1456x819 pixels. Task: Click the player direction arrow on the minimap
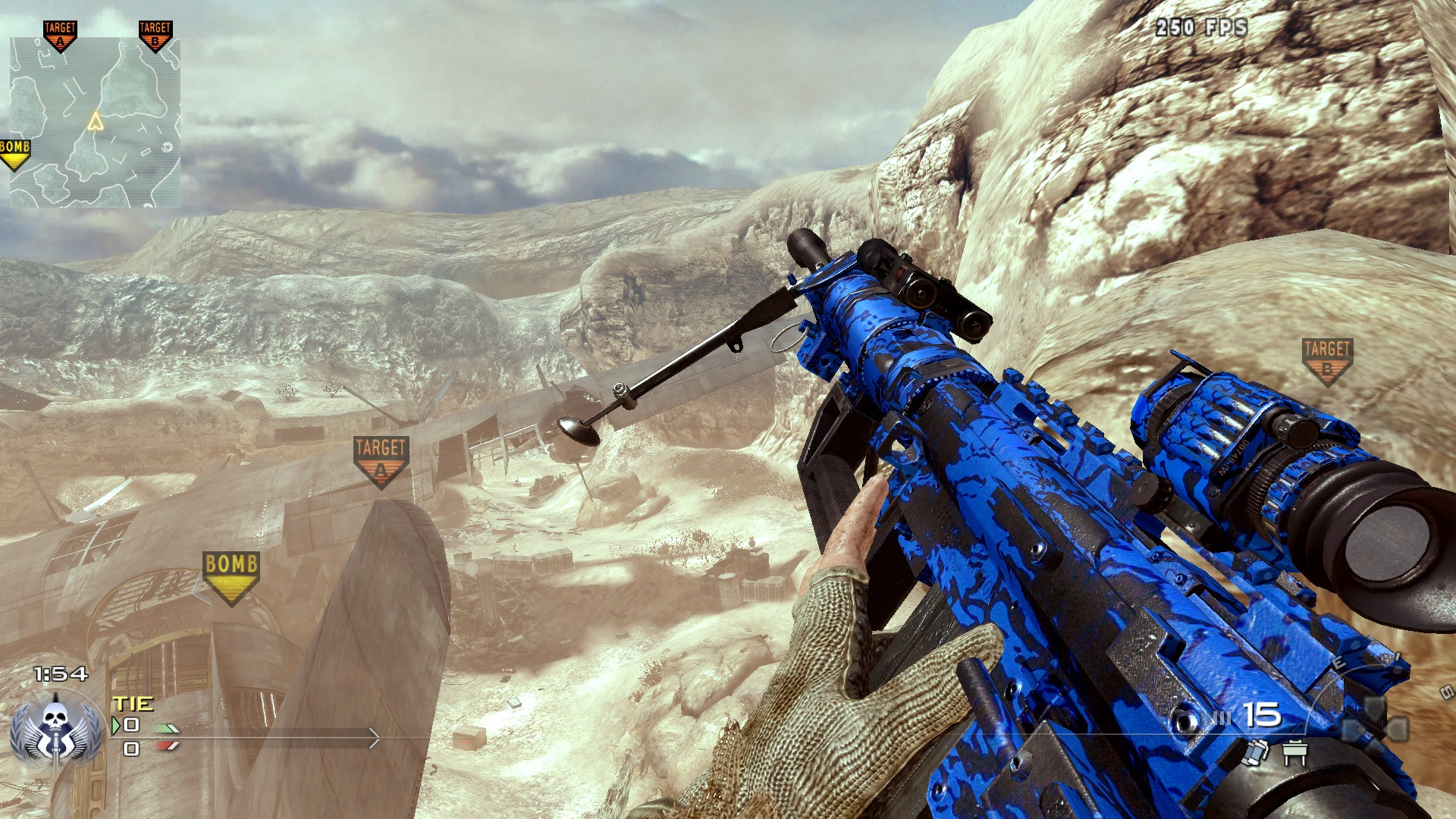[x=96, y=120]
